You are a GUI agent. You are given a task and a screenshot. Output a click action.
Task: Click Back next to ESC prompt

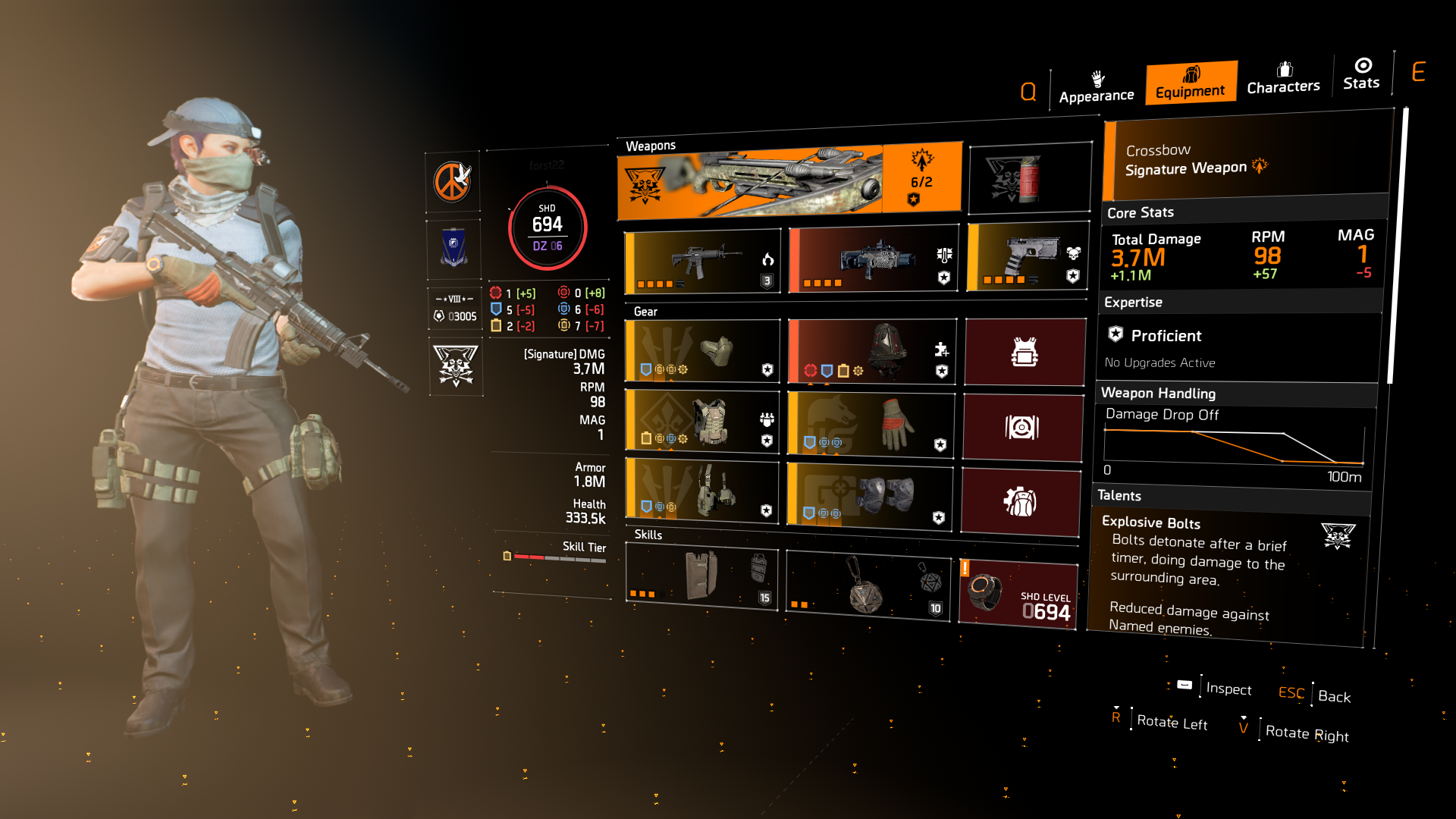(1333, 696)
